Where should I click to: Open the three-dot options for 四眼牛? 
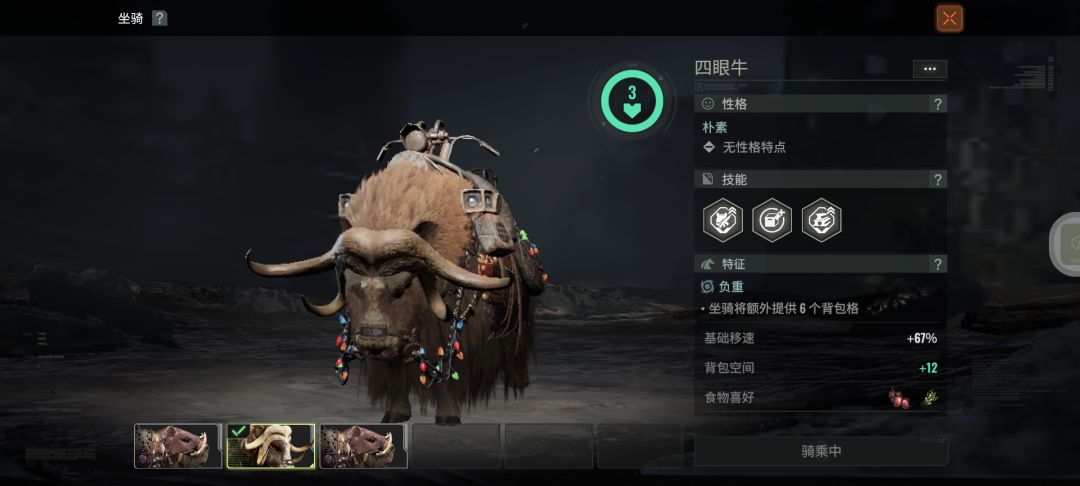929,69
